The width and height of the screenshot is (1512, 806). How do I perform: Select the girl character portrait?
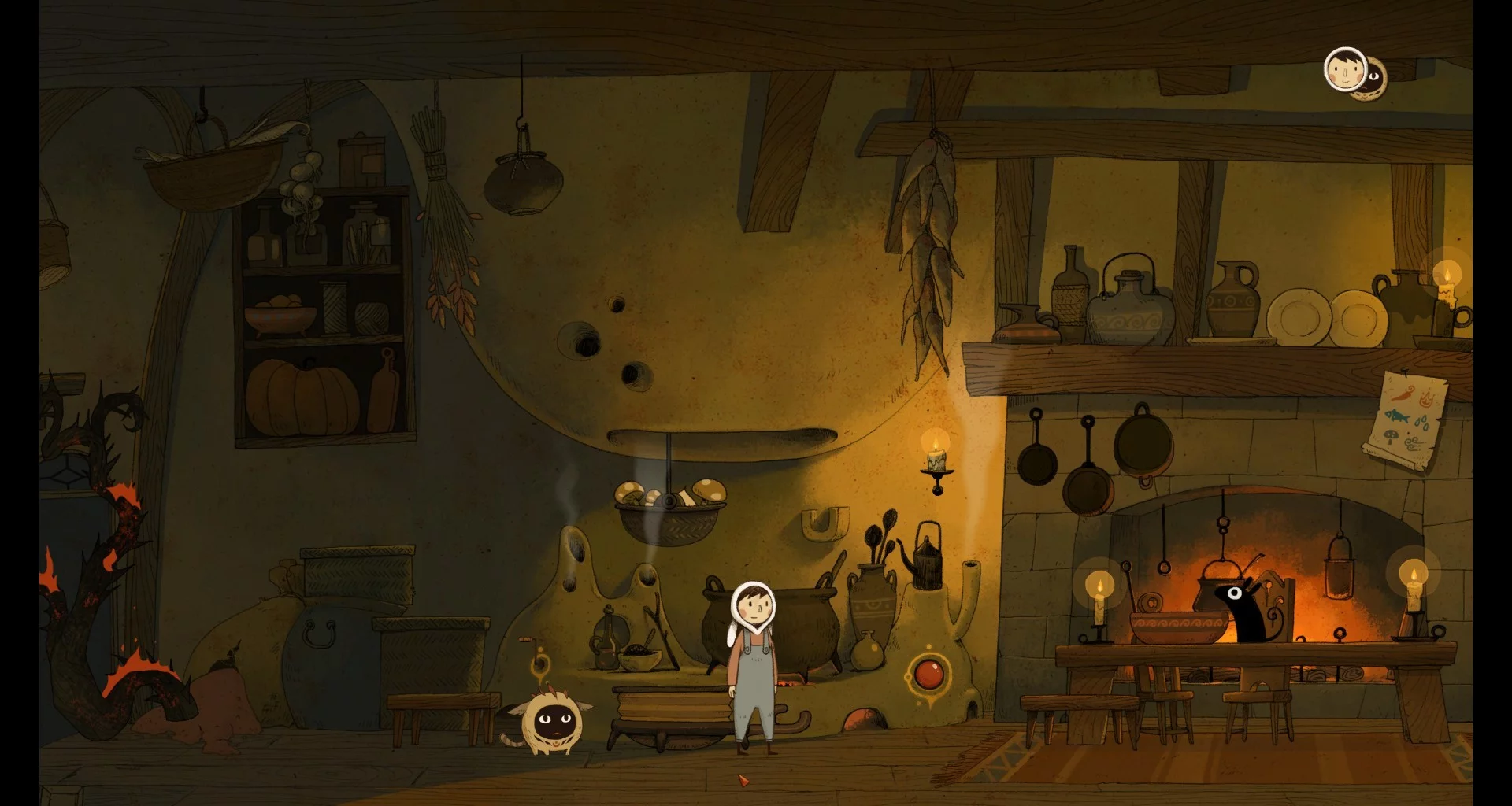(1343, 69)
